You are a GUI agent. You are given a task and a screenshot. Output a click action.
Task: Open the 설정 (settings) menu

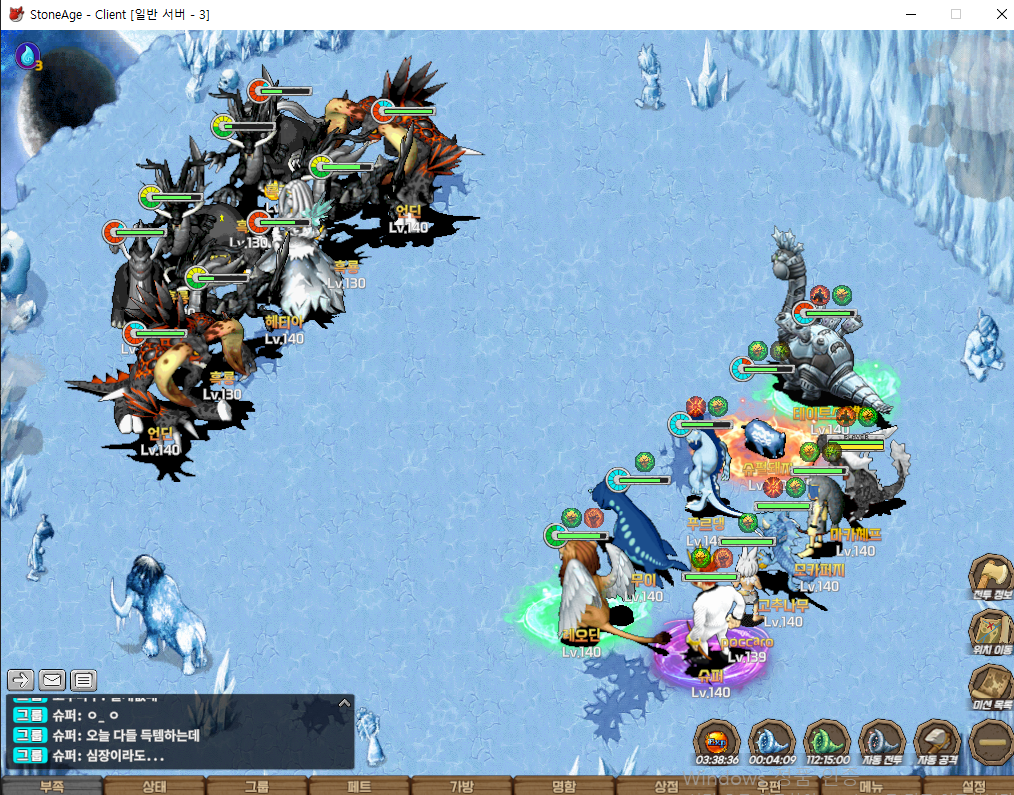coord(974,786)
